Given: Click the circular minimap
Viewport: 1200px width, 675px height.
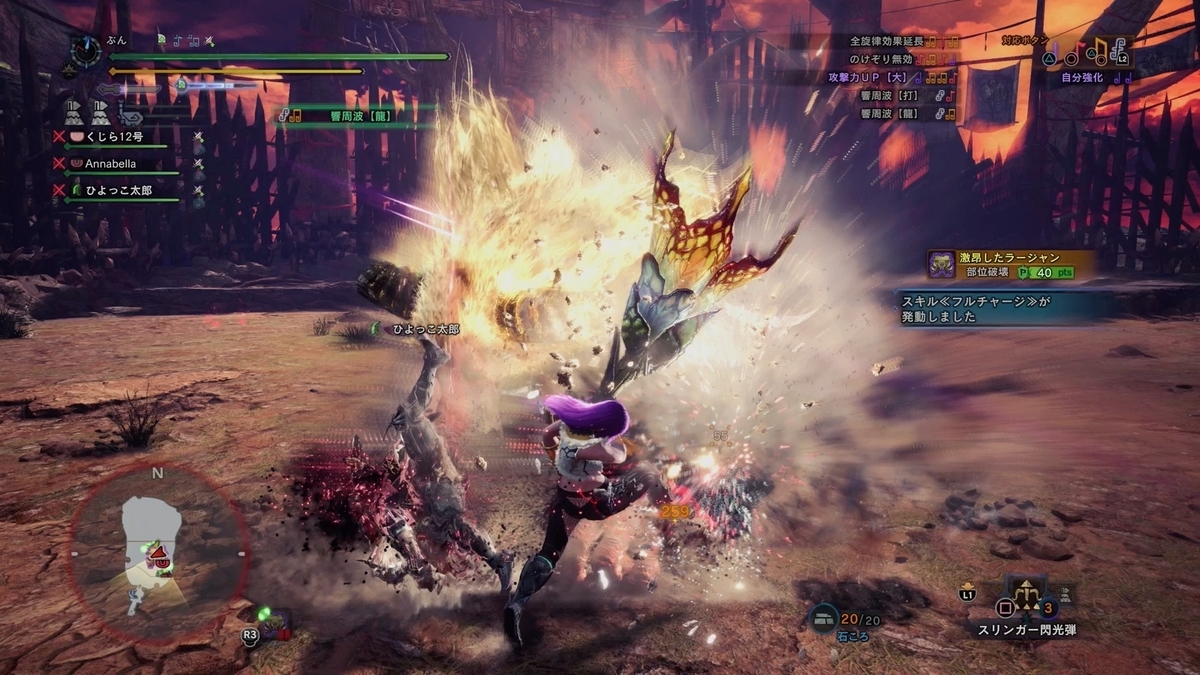Looking at the screenshot, I should click(x=157, y=552).
